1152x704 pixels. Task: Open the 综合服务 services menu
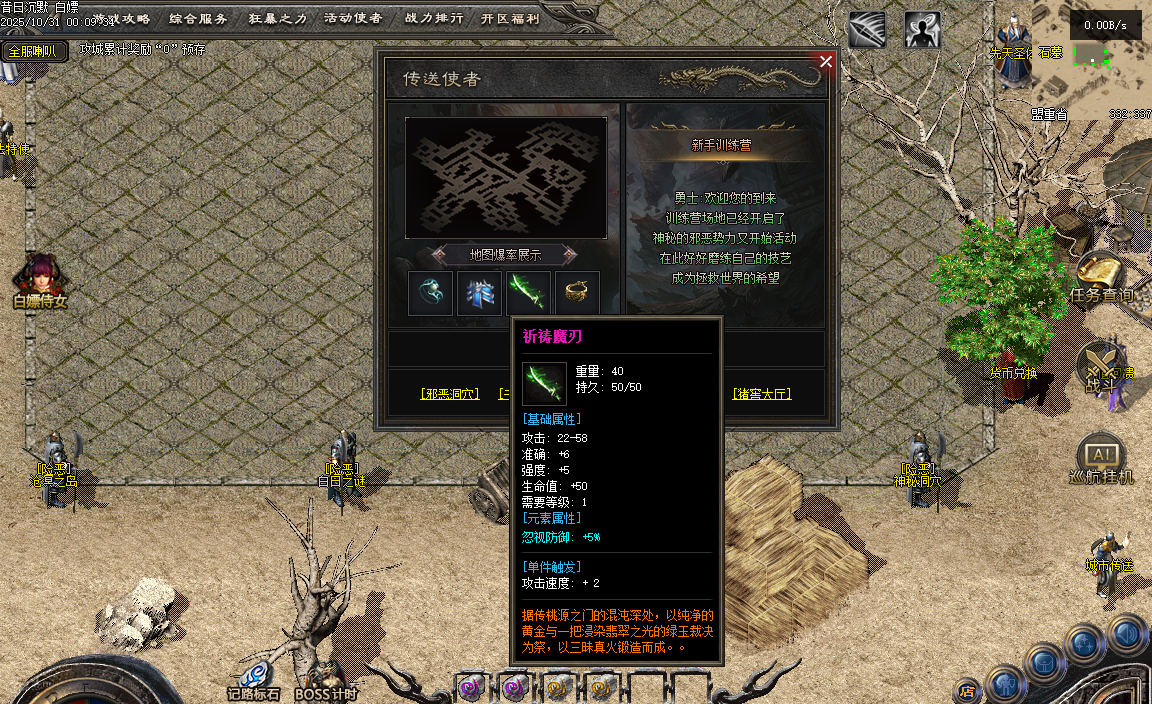click(x=198, y=18)
